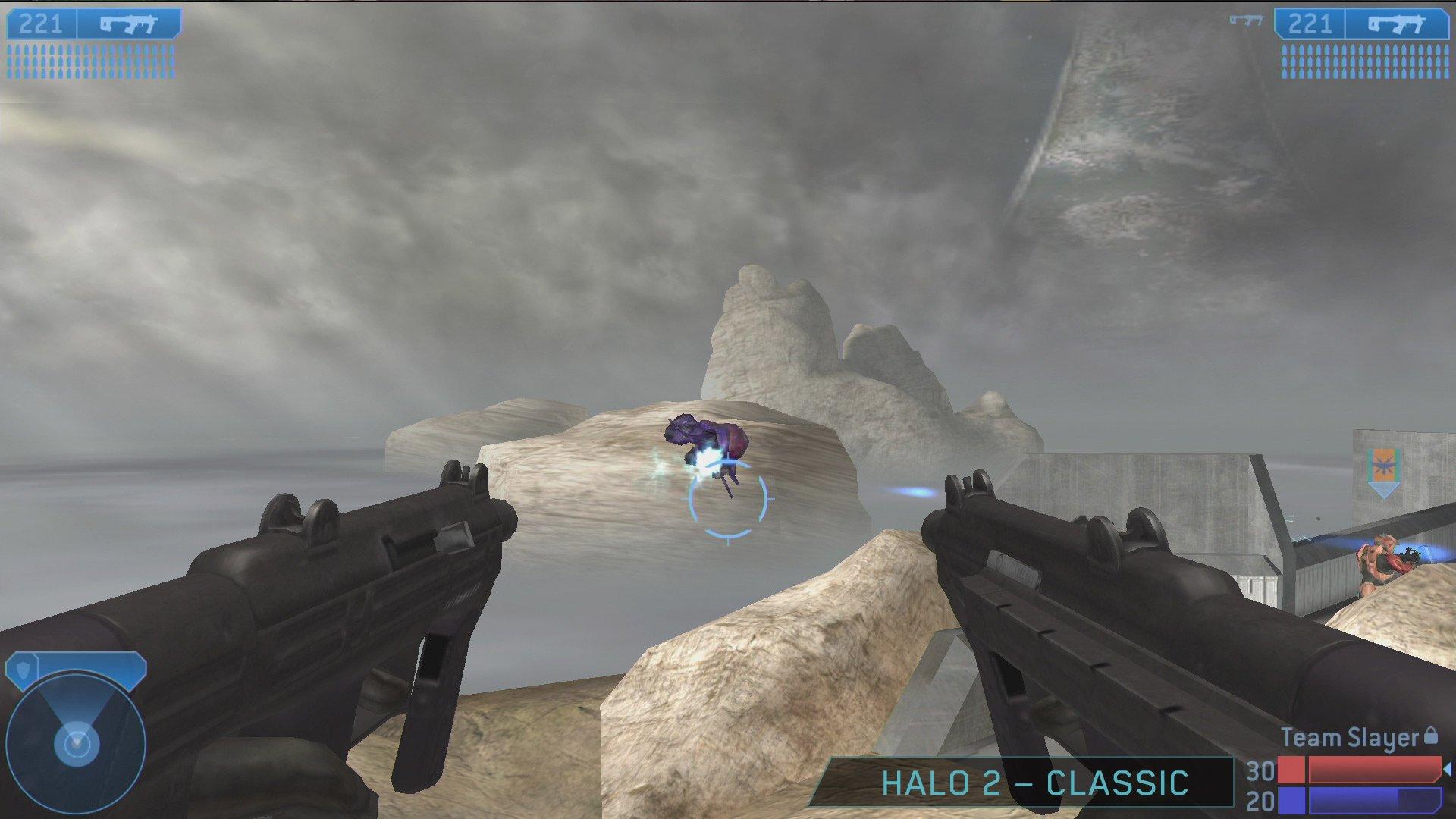
Task: Click the red score value 30
Action: 1260,770
